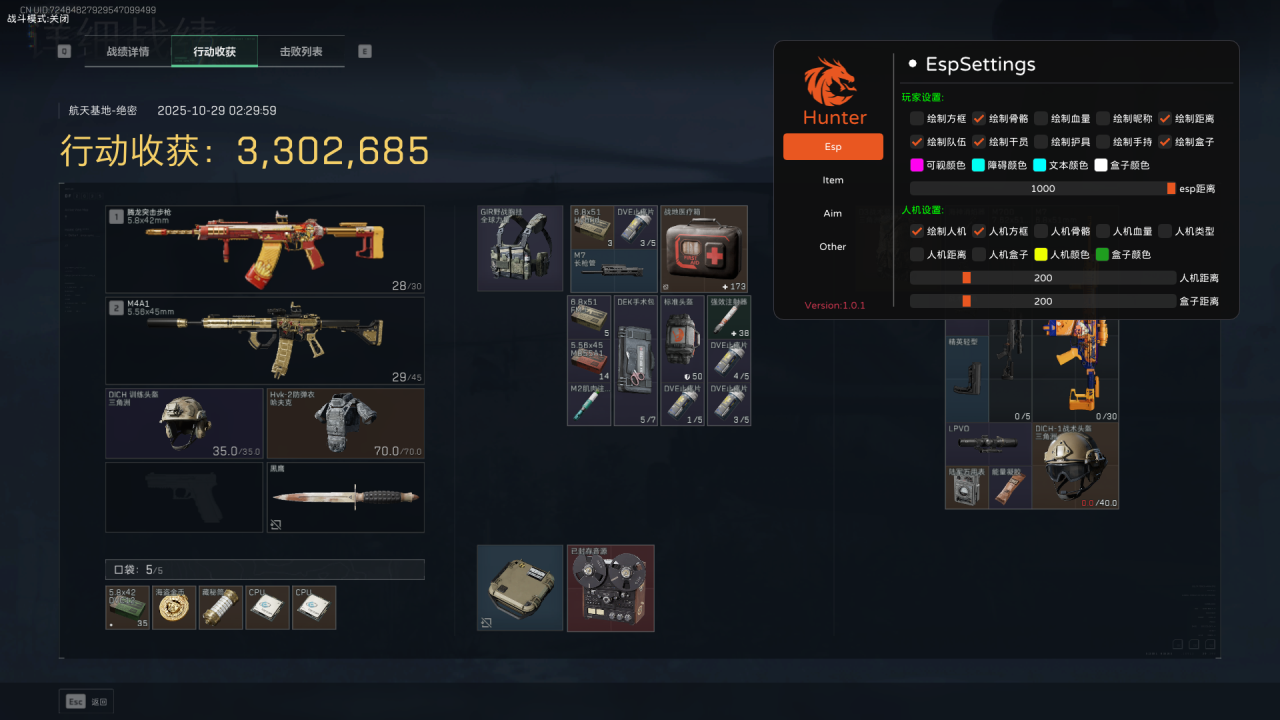Screen dimensions: 1280x720
Task: Choose the 战地医疗箱 first aid kit
Action: pos(704,248)
